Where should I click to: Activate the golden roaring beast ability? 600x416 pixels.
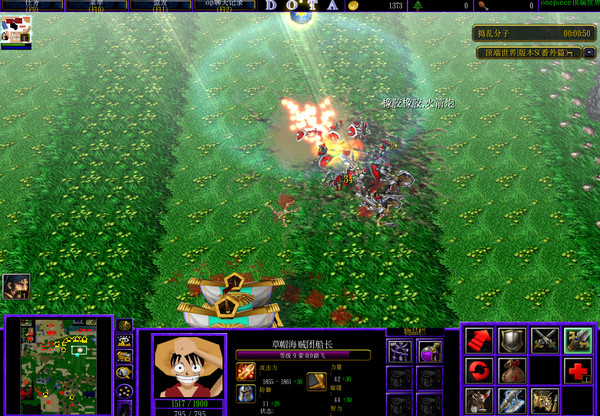coord(544,401)
